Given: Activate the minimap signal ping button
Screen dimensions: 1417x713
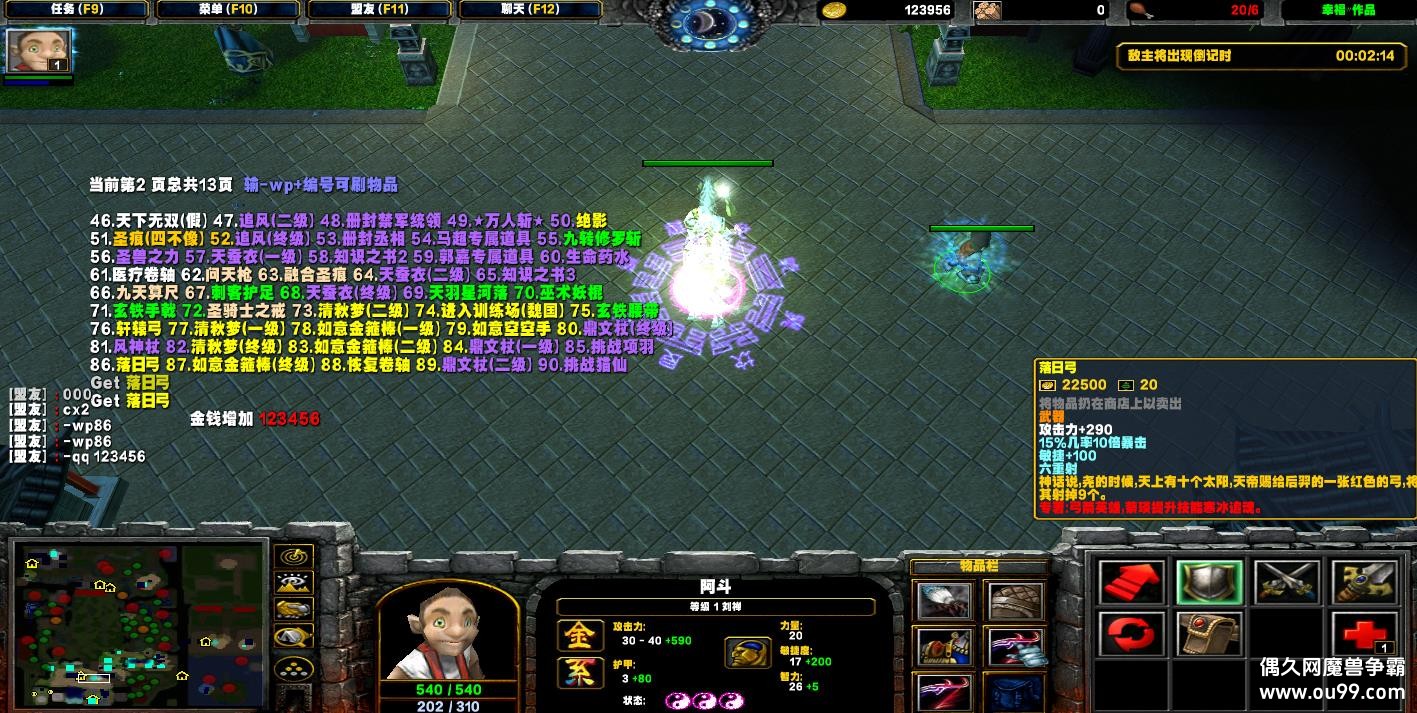Looking at the screenshot, I should [293, 556].
